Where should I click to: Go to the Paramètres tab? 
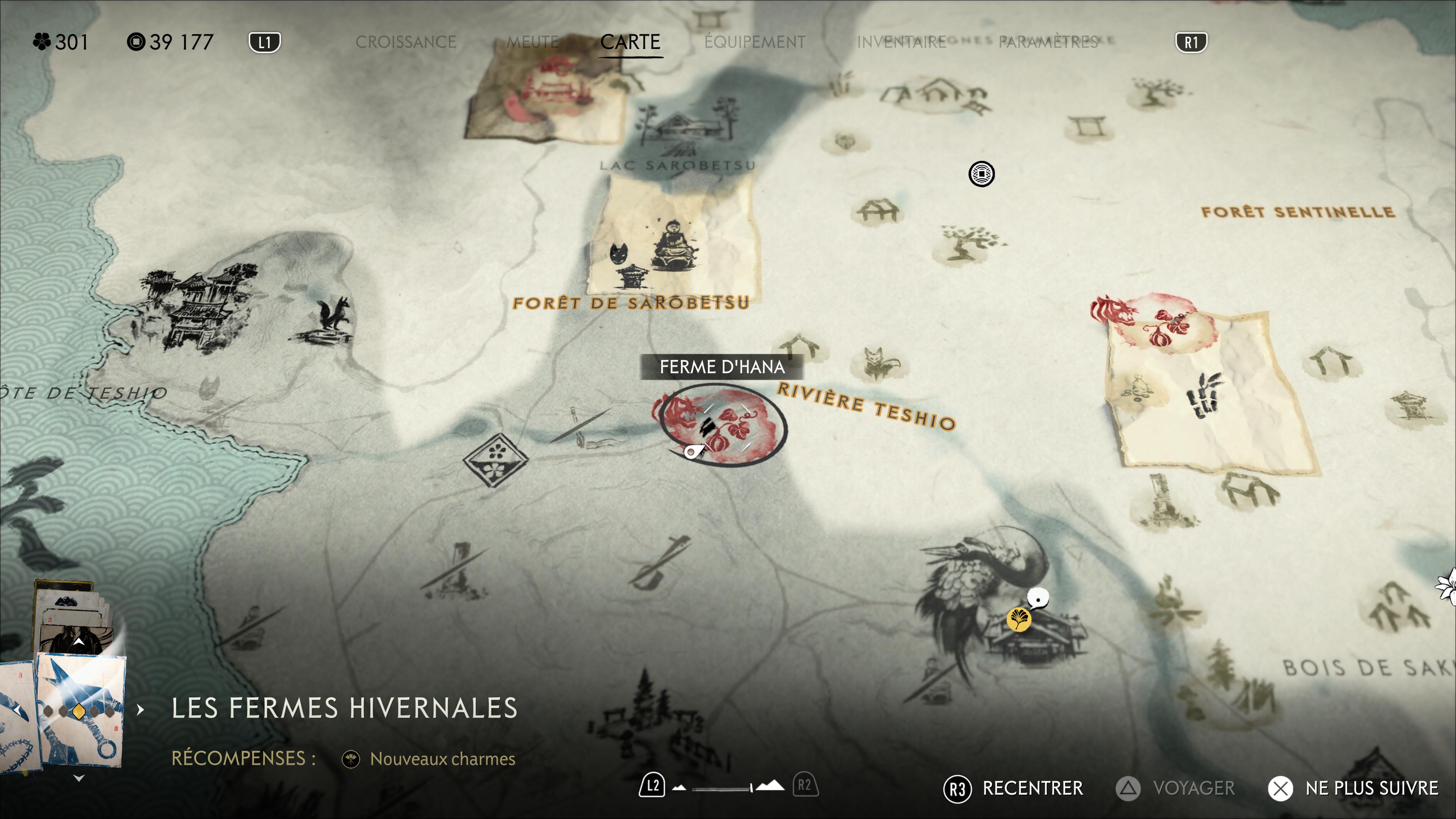coord(1047,42)
